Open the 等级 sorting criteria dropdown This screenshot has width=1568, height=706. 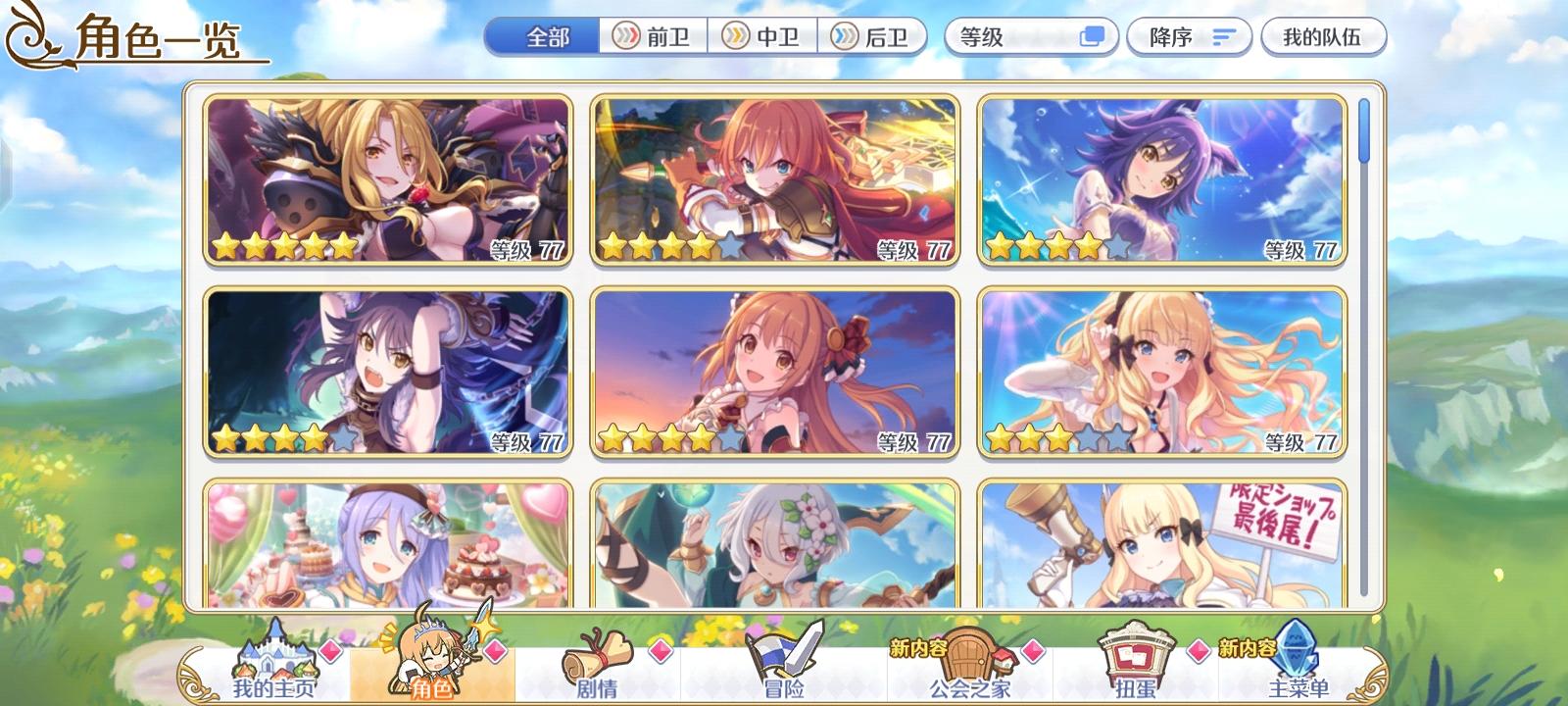coord(1019,36)
